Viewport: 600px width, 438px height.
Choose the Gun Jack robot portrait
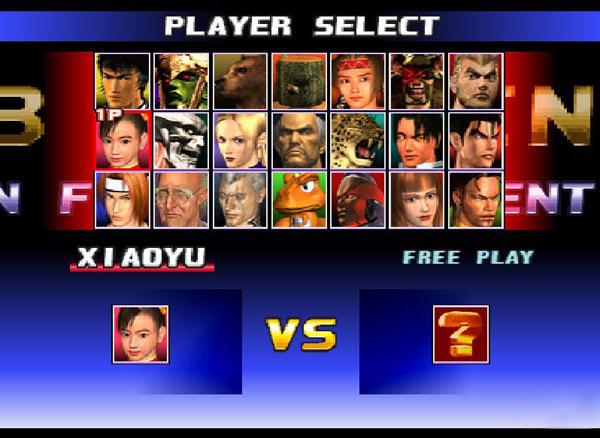(x=358, y=199)
